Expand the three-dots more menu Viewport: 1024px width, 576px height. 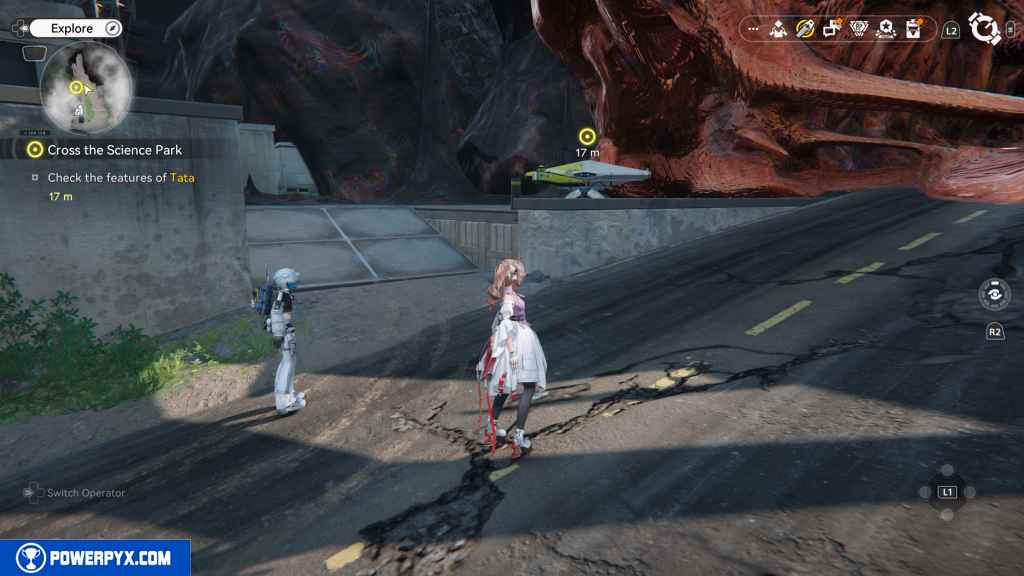point(752,29)
